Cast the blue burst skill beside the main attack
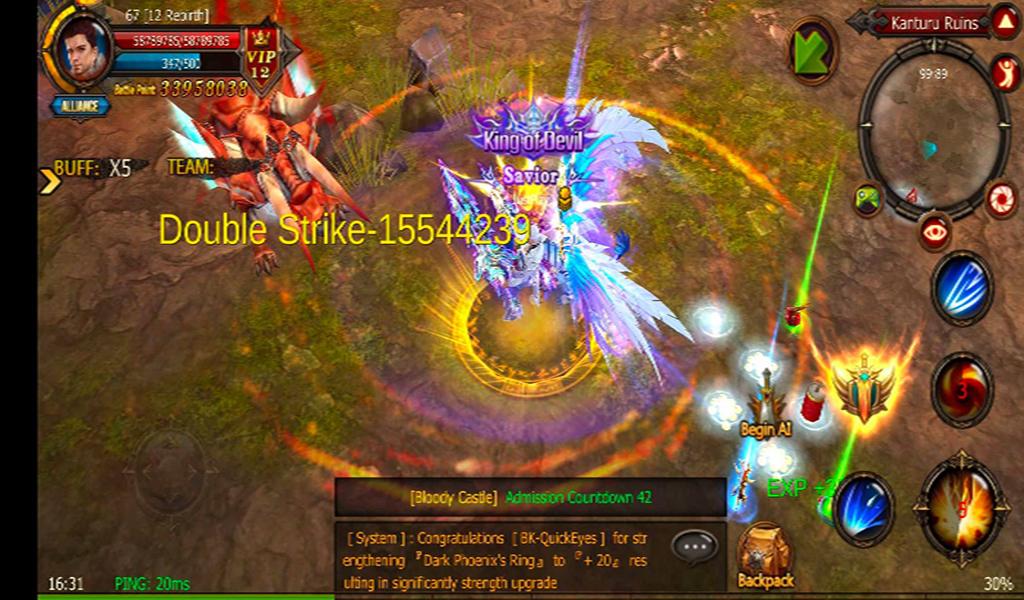This screenshot has width=1024, height=600. 863,509
